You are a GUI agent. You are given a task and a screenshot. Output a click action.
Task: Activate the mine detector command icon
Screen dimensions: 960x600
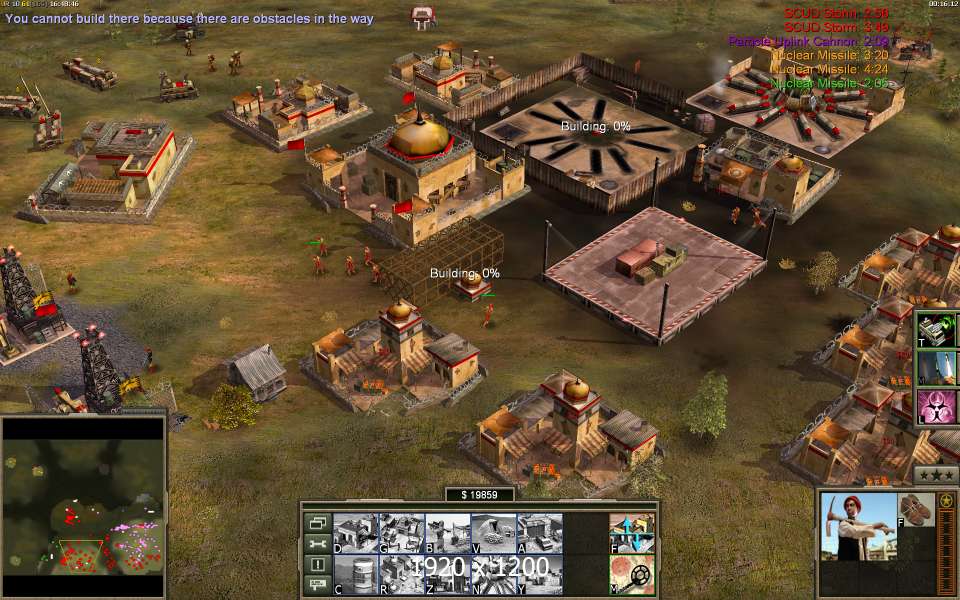(632, 574)
